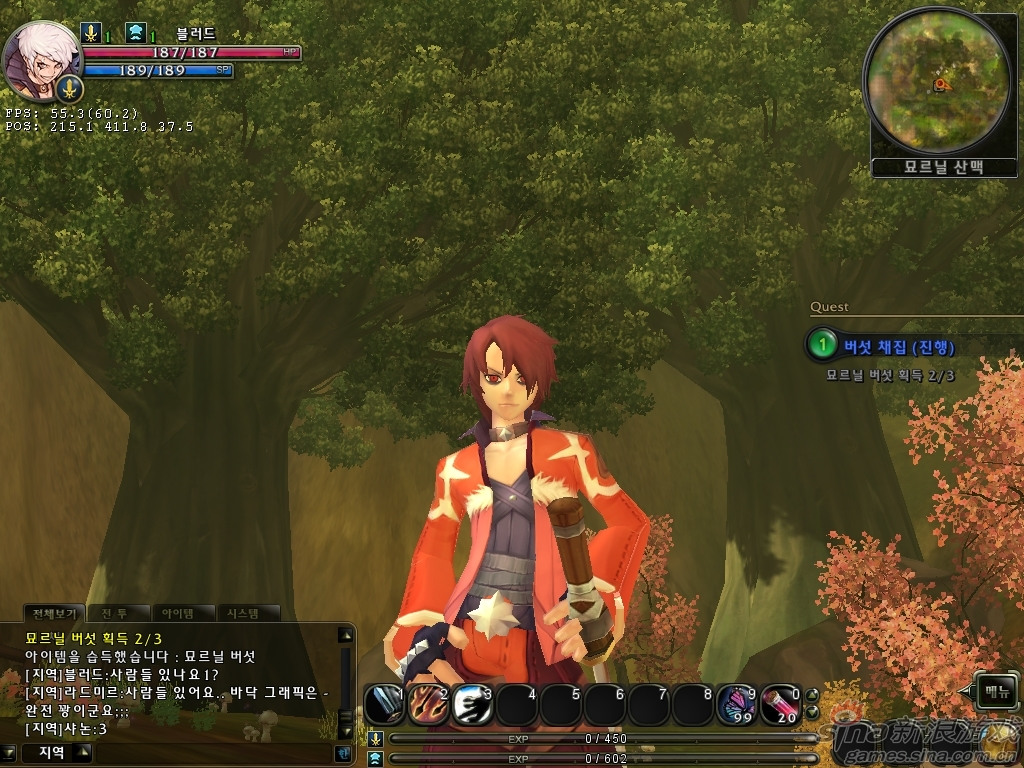Click the player portrait of 블러드
This screenshot has width=1024, height=768.
coord(42,60)
